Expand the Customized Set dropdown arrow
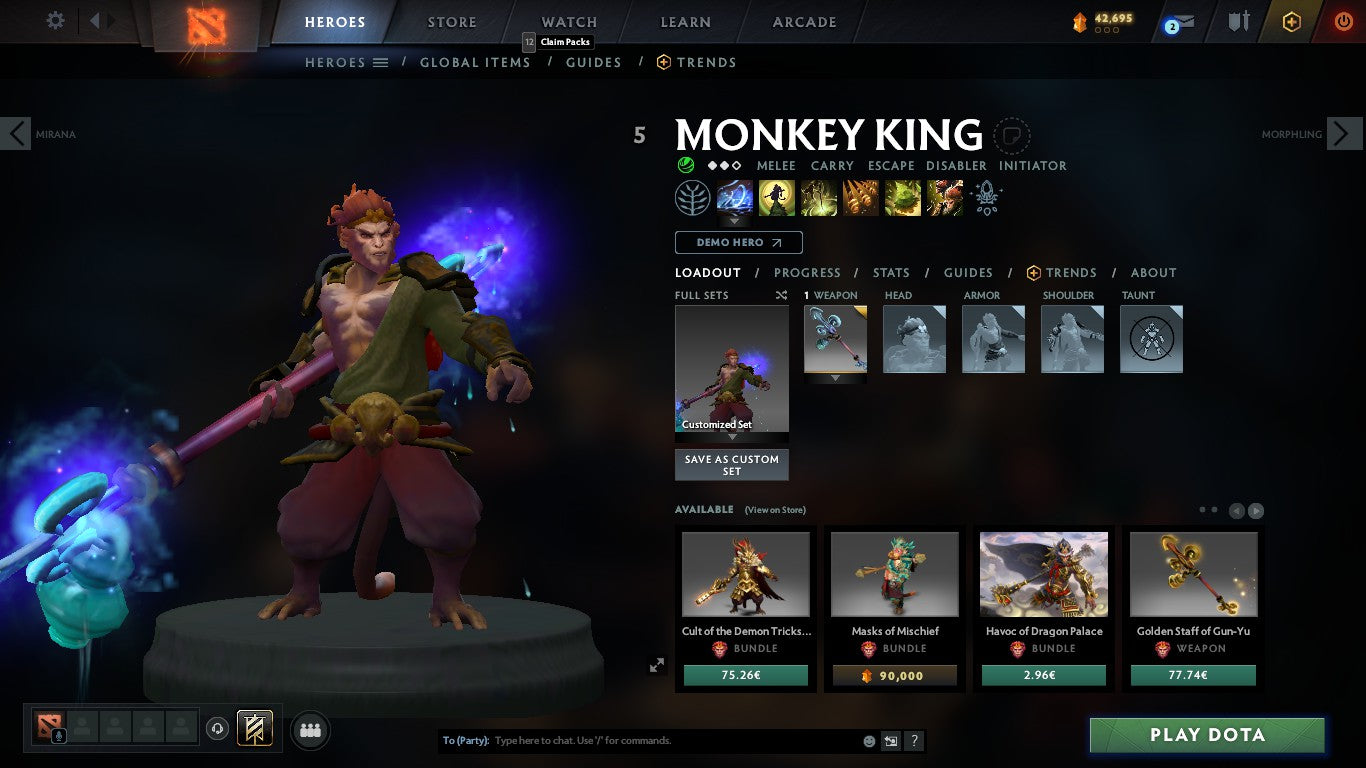The height and width of the screenshot is (768, 1366). (x=731, y=437)
